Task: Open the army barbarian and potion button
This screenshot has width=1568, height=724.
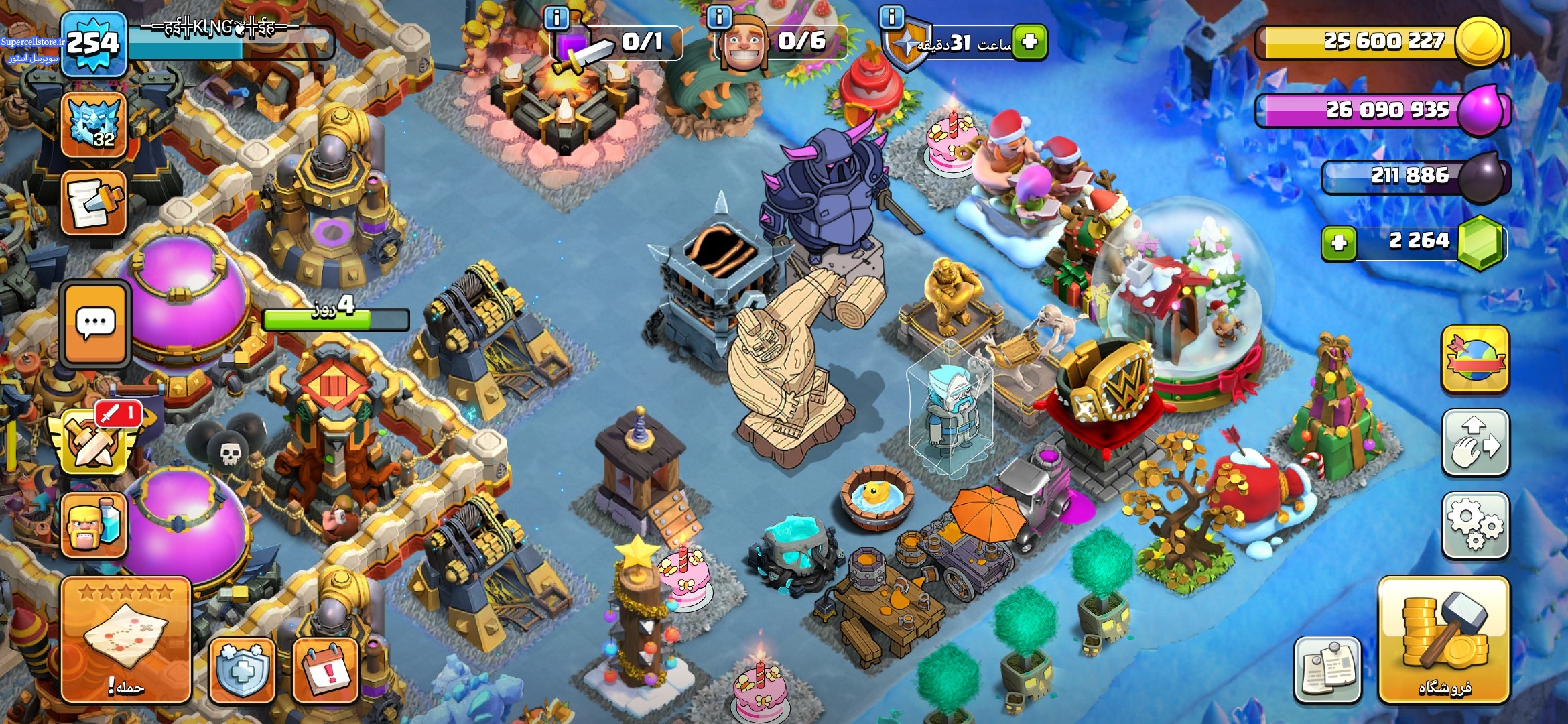Action: tap(94, 526)
